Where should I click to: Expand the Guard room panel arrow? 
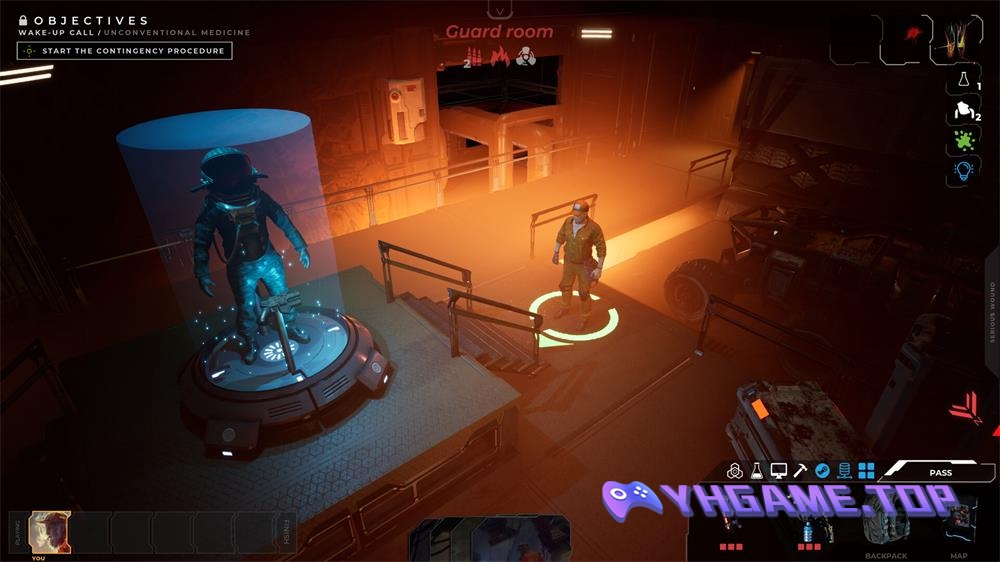[499, 10]
